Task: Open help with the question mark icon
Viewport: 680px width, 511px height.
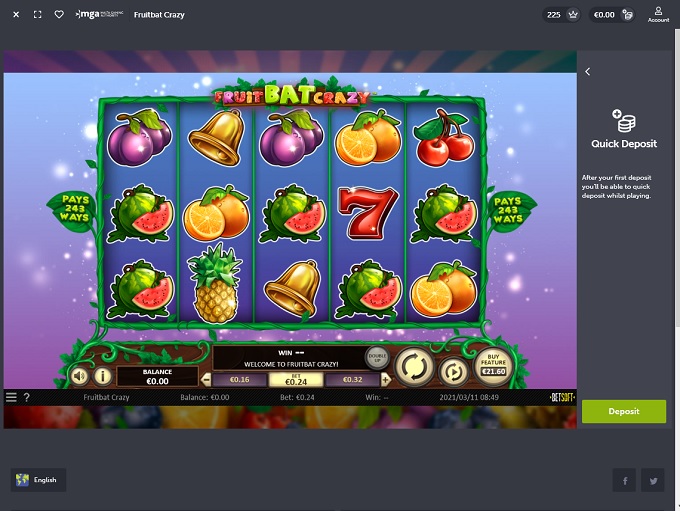Action: 26,397
